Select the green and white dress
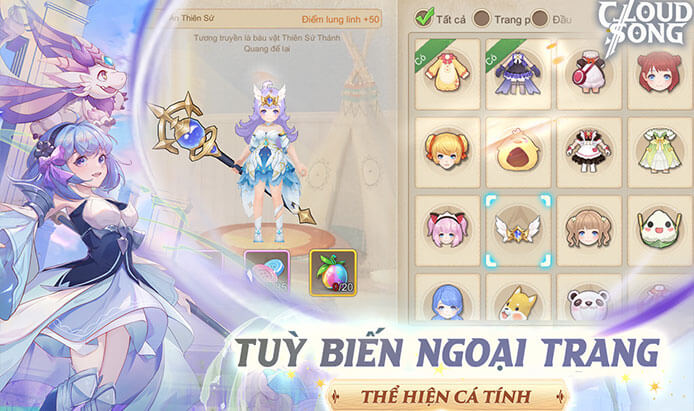This screenshot has height=411, width=694. (x=658, y=150)
